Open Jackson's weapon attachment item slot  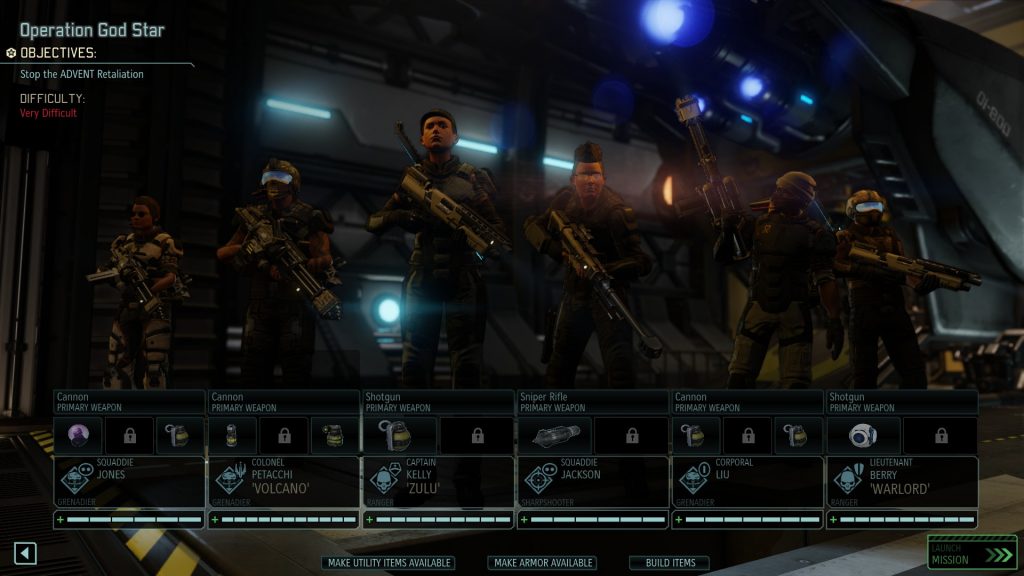pos(554,436)
